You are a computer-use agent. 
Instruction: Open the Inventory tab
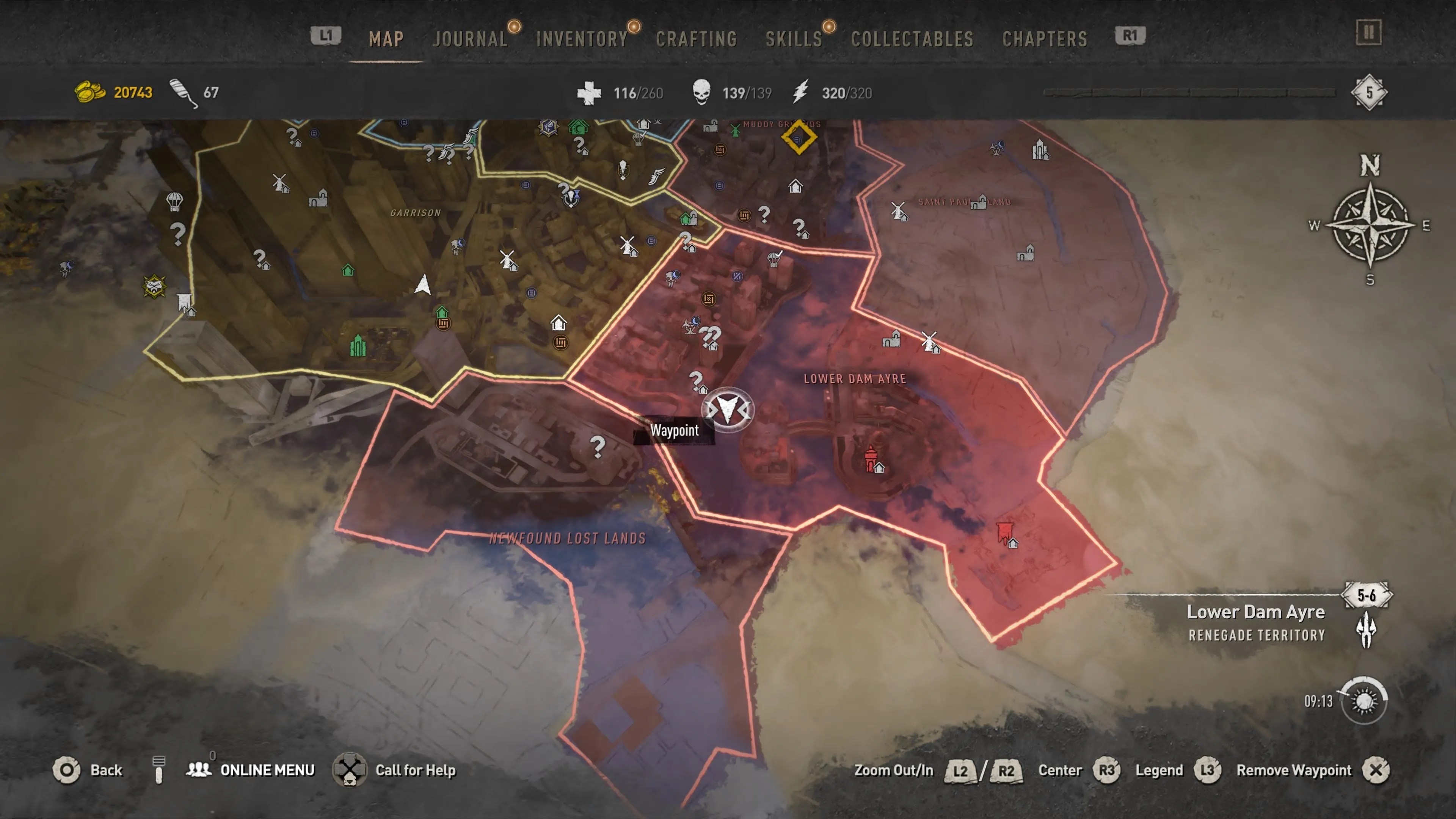(x=582, y=39)
